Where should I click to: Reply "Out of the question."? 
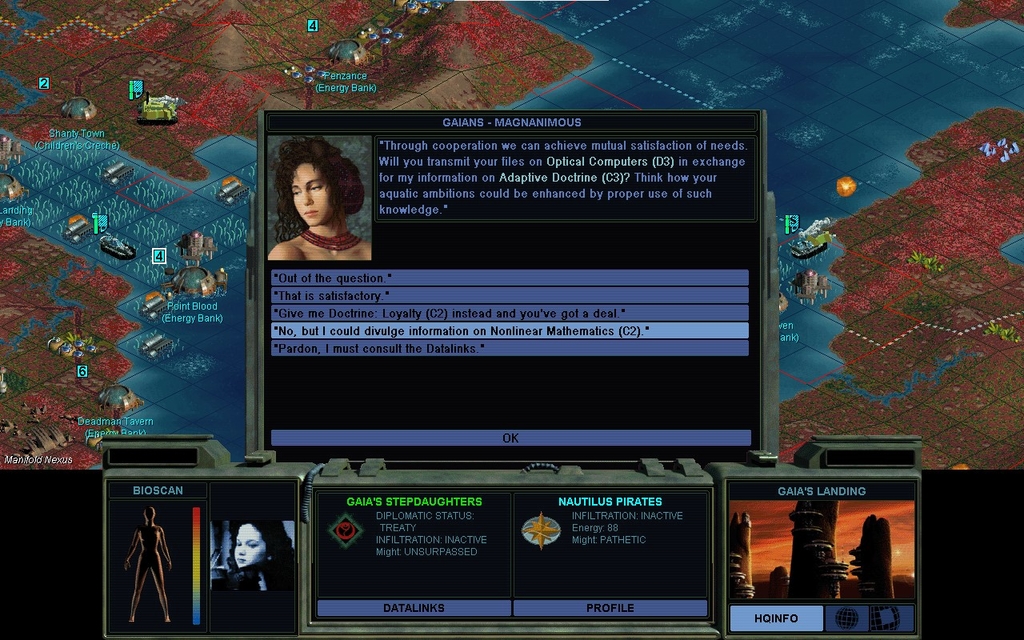(510, 277)
